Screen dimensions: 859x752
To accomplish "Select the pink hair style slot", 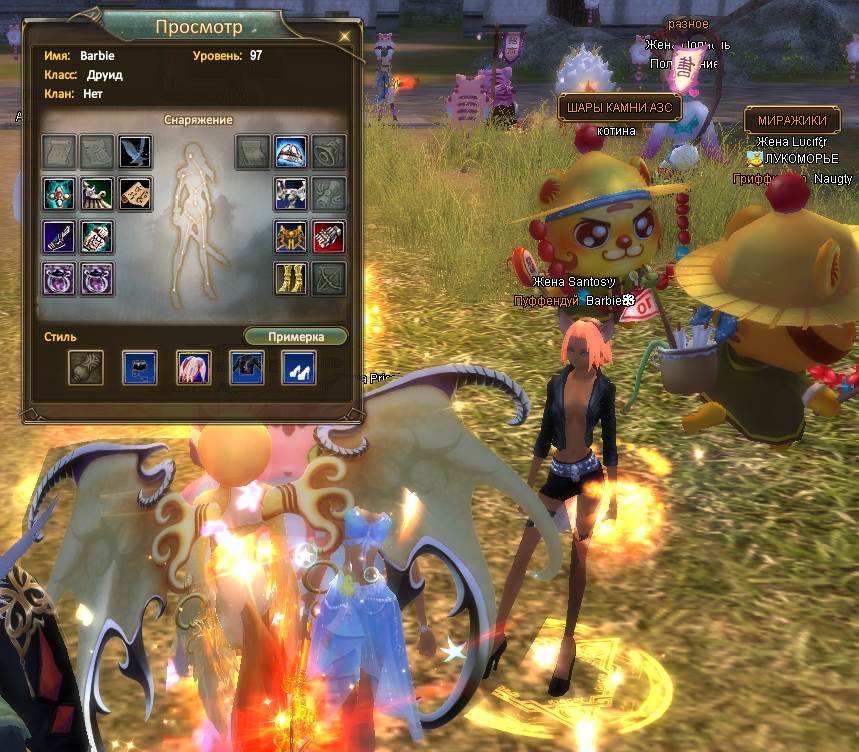I will pos(193,368).
